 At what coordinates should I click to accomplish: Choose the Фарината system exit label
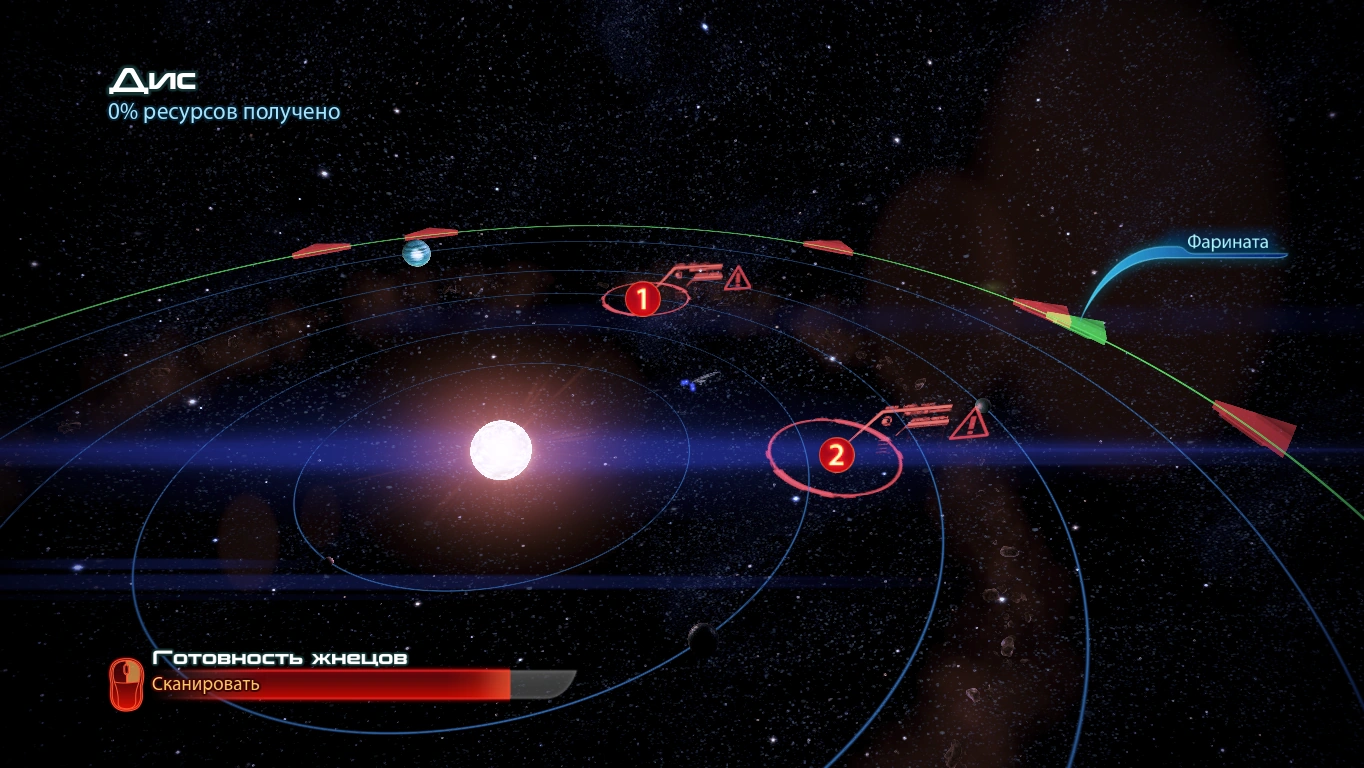click(x=1227, y=242)
